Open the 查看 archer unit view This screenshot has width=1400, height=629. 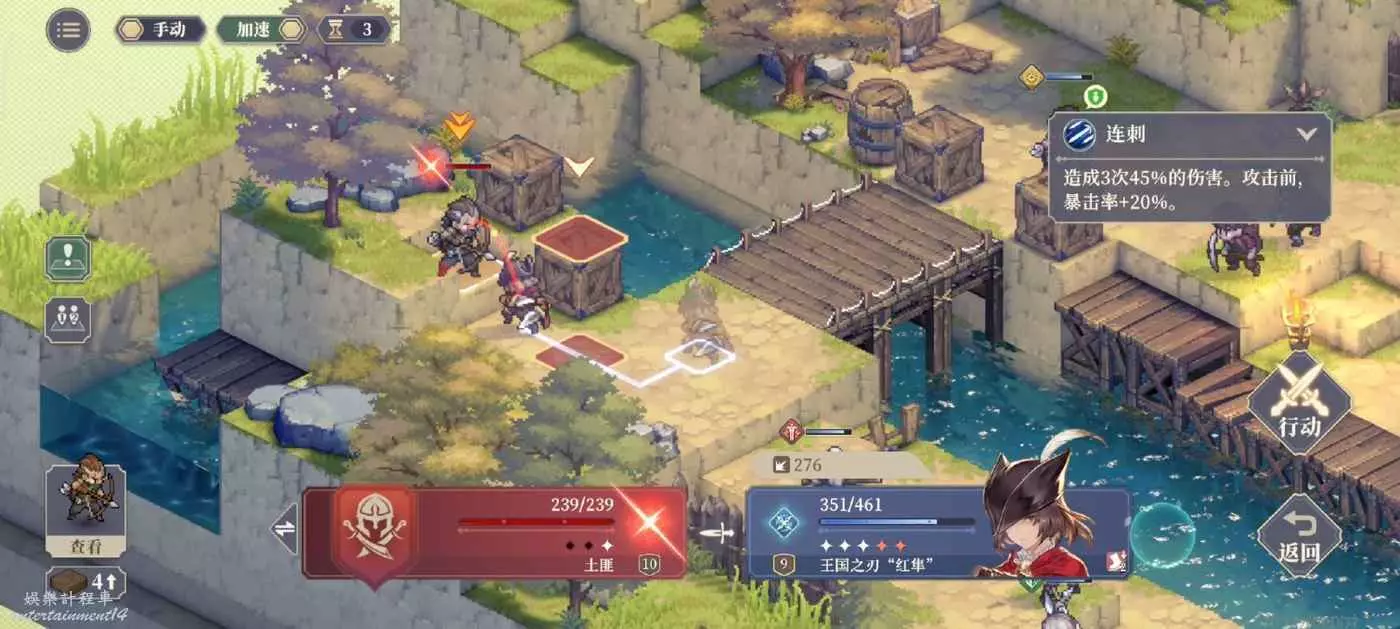pos(86,510)
